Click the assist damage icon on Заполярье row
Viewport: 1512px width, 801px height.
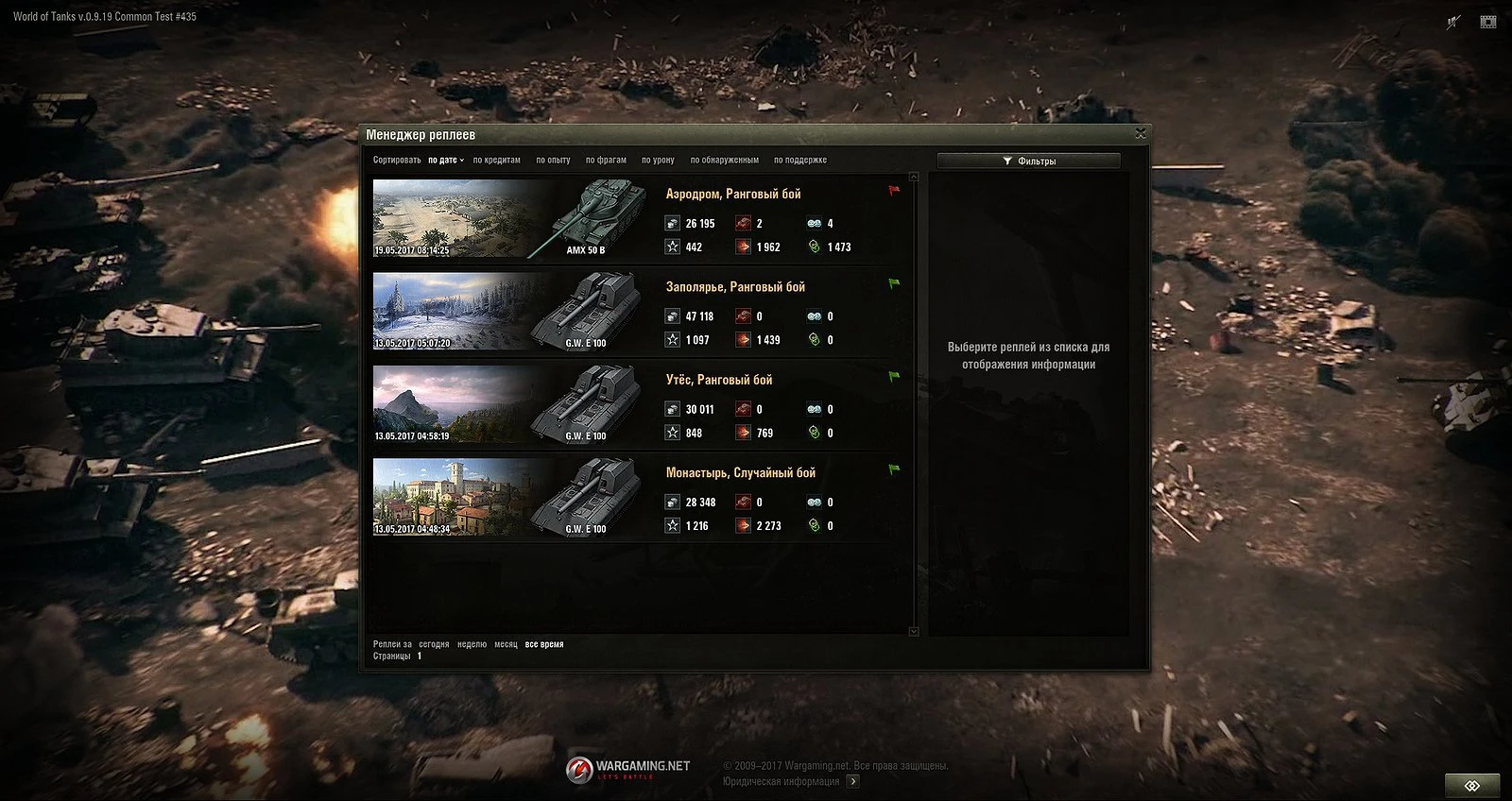[x=813, y=340]
